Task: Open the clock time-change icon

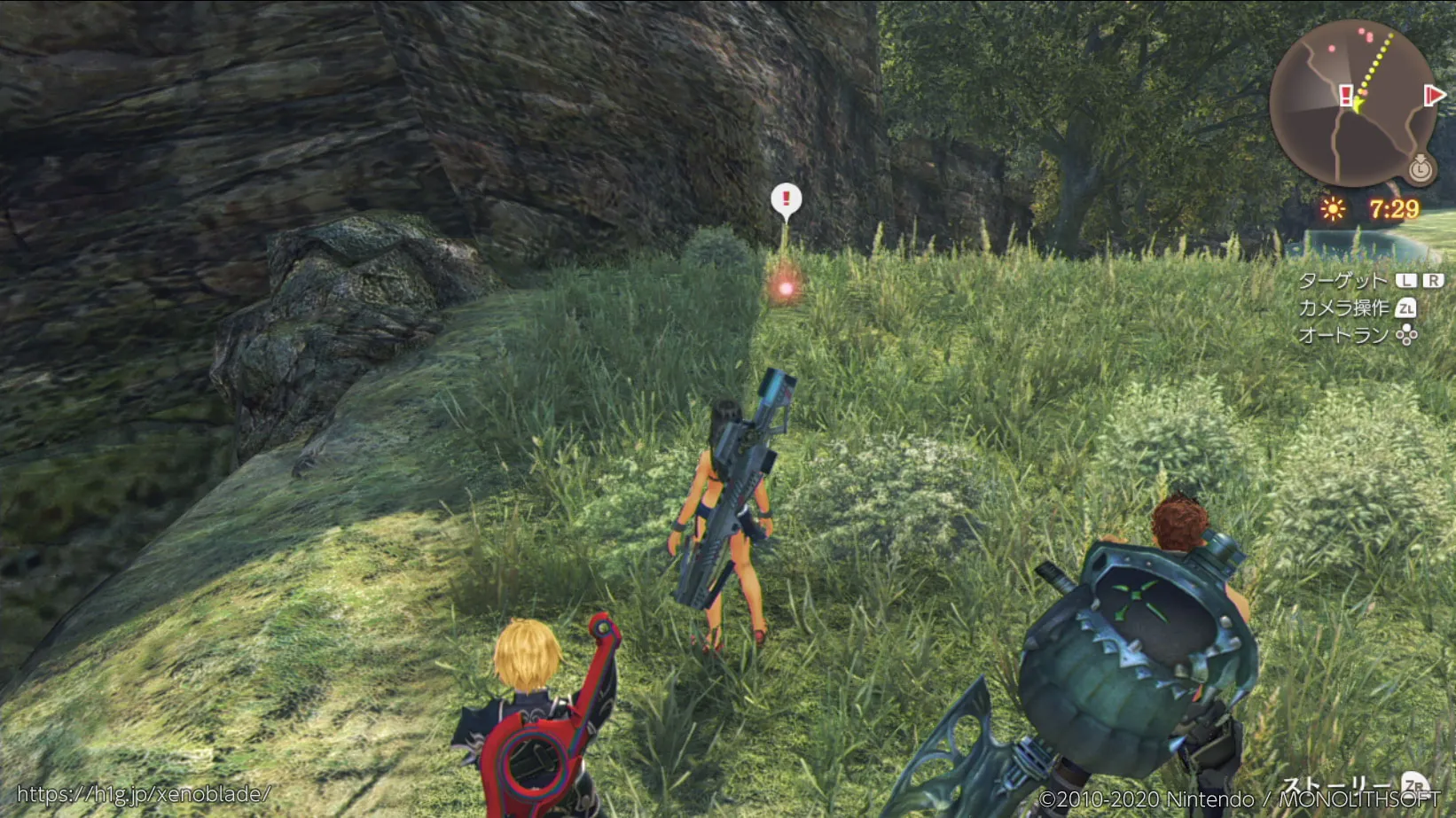Action: click(1420, 167)
